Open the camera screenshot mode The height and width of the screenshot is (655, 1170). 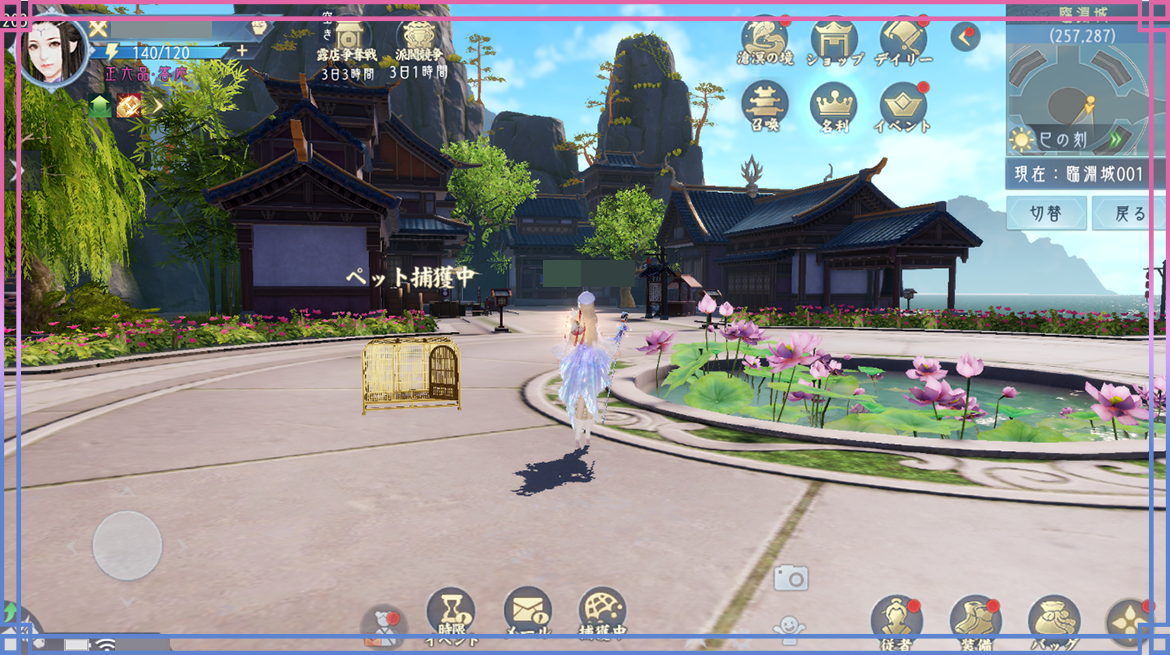coord(790,577)
